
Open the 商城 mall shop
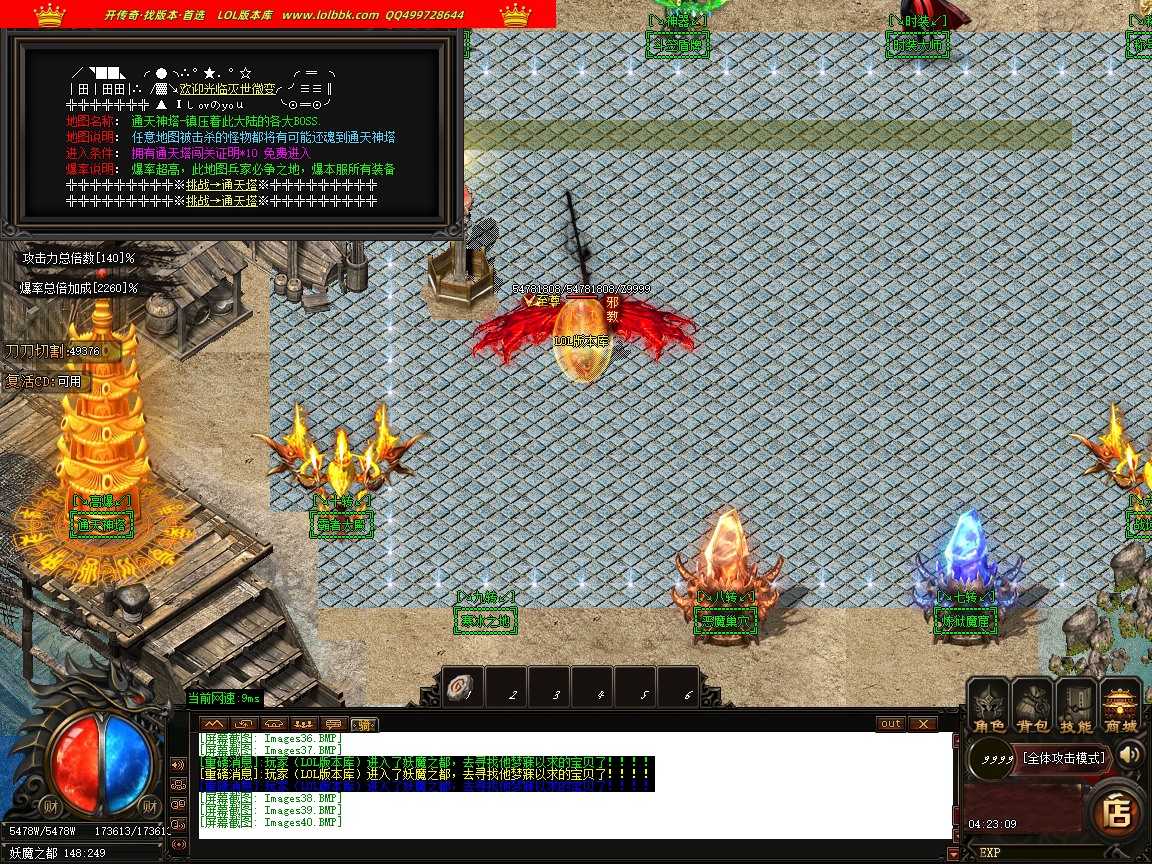pos(1121,706)
